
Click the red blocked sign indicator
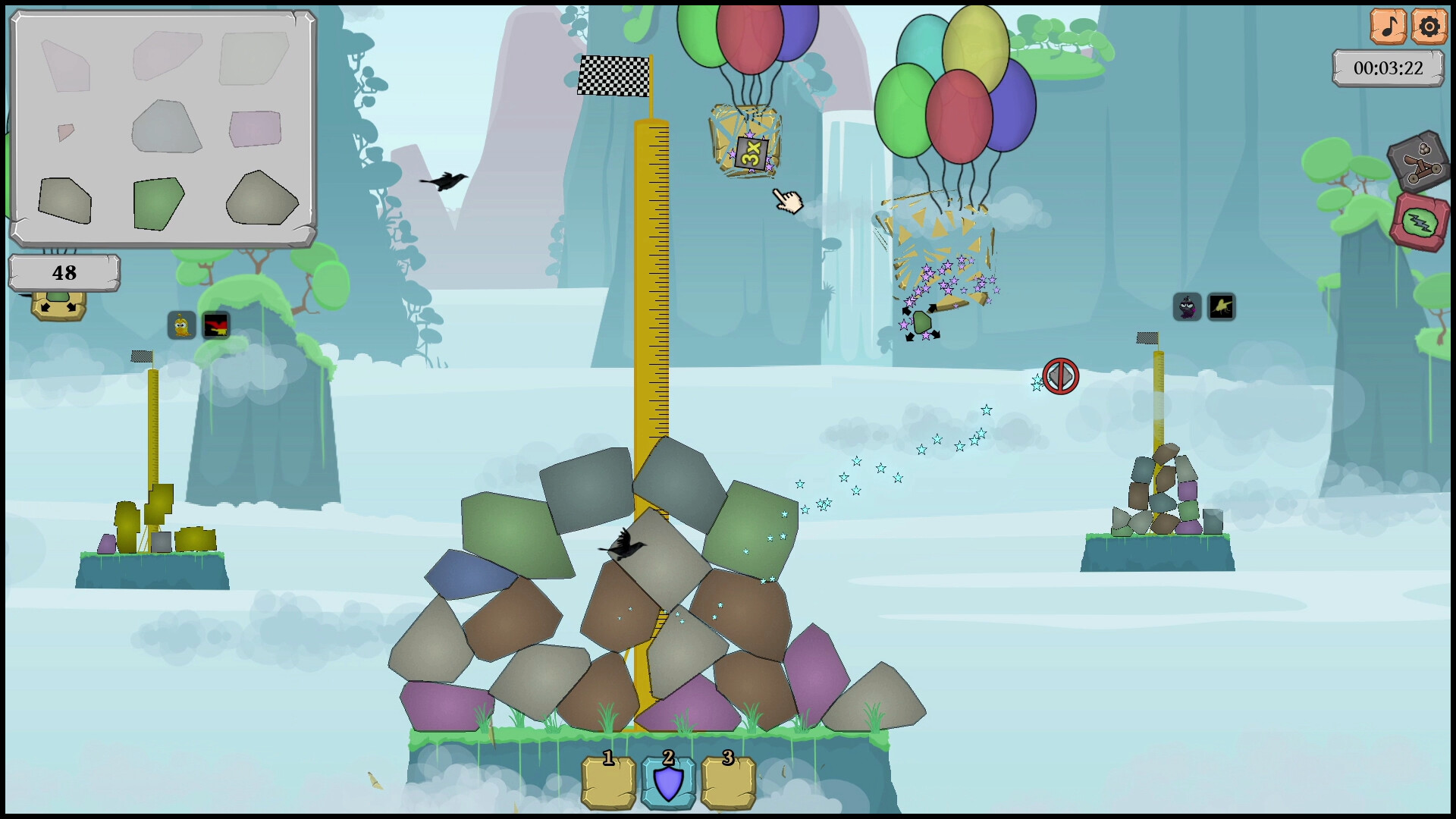[1059, 377]
